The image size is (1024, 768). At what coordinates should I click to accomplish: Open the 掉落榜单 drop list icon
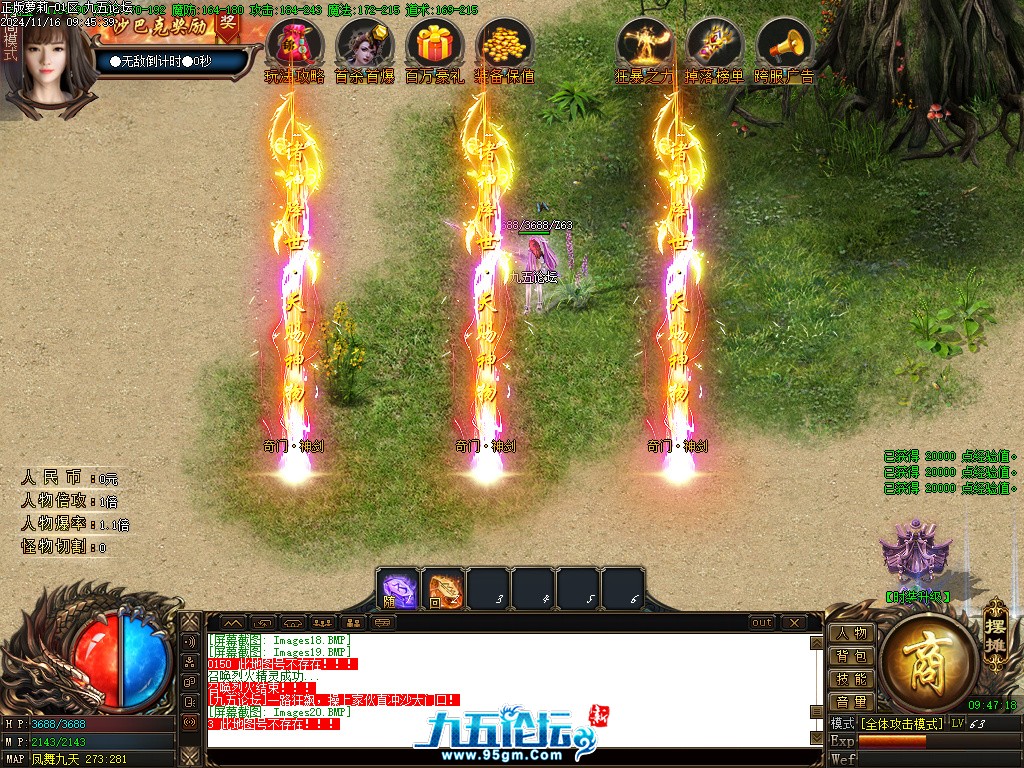[714, 45]
